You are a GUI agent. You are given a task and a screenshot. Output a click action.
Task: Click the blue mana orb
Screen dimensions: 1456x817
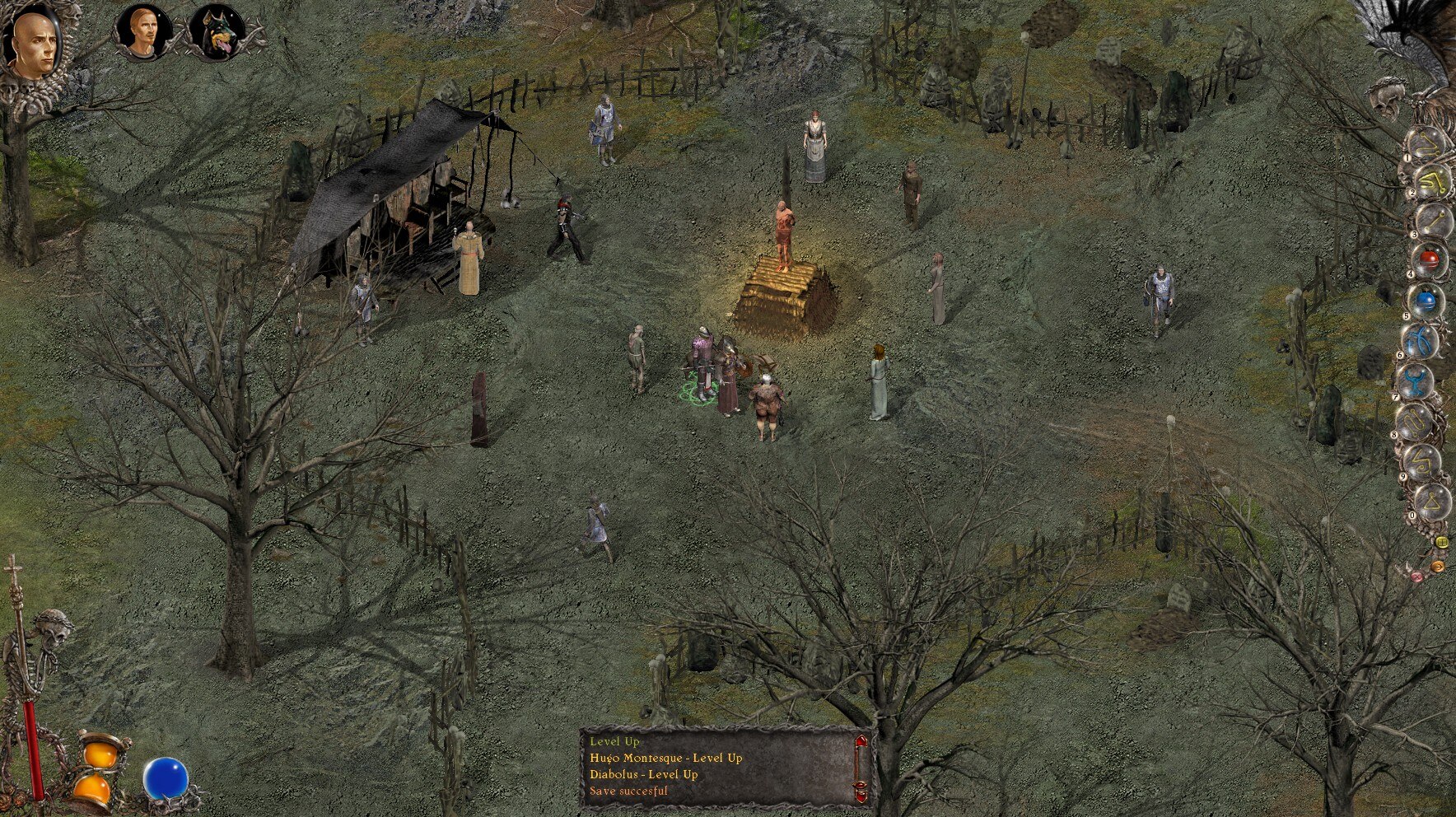[166, 780]
